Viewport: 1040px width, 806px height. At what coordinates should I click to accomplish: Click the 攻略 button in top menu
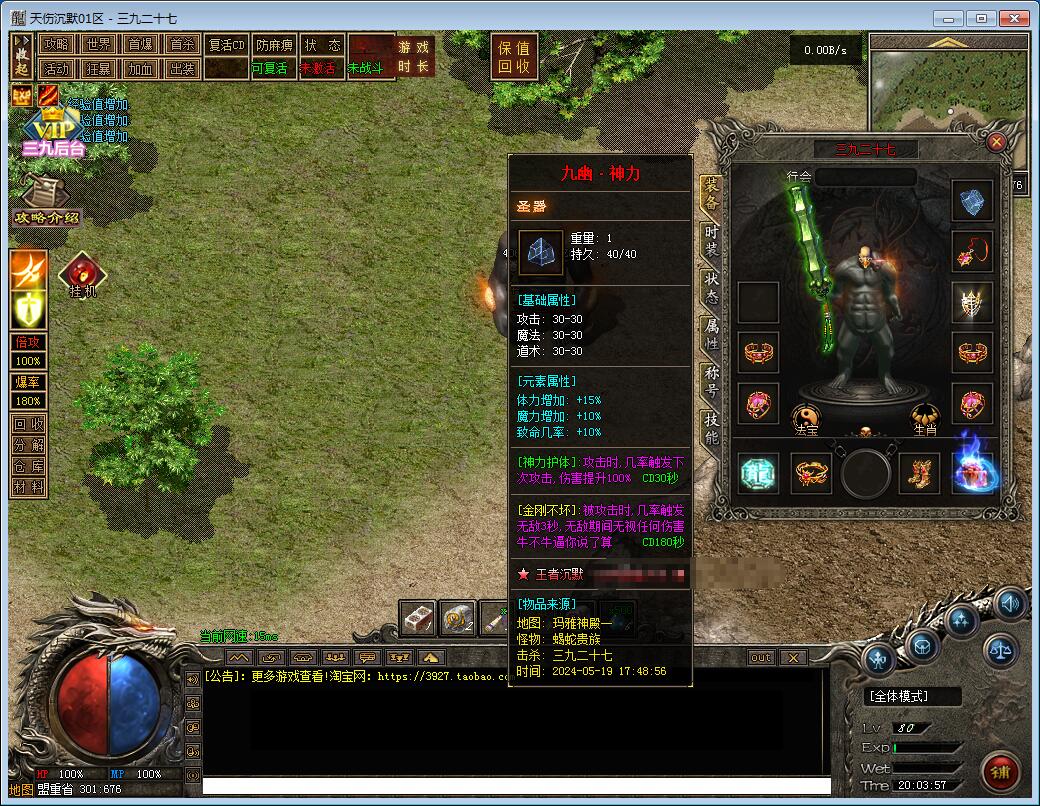(x=57, y=44)
